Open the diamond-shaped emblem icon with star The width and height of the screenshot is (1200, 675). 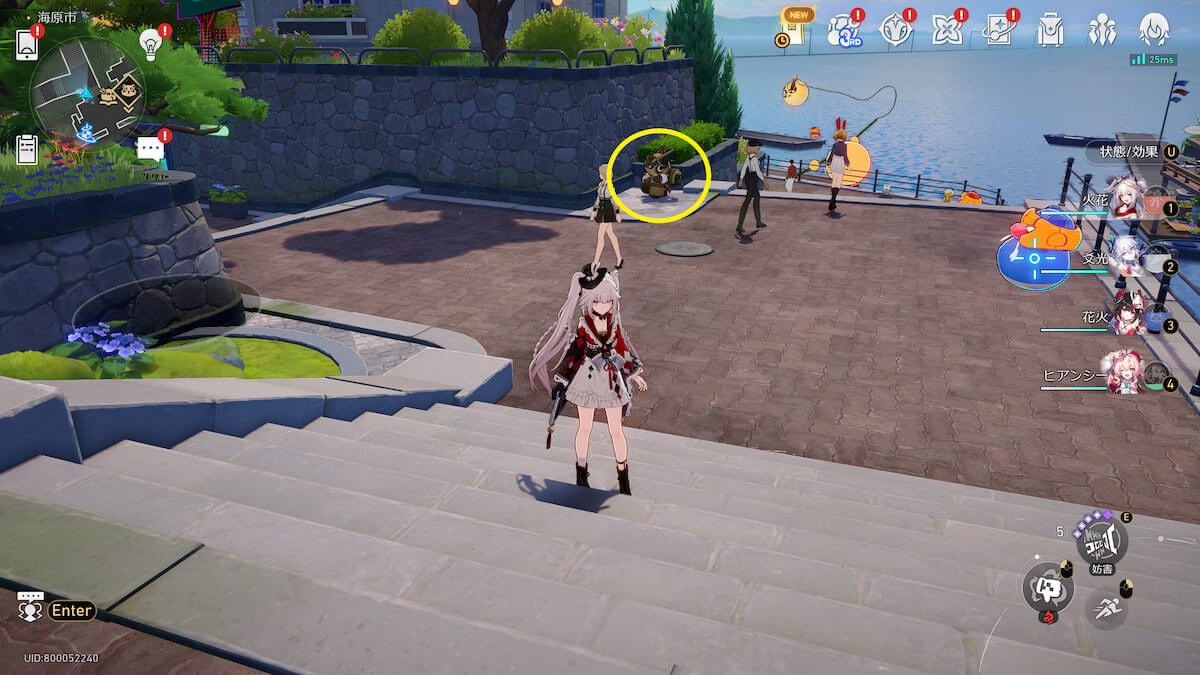(895, 31)
